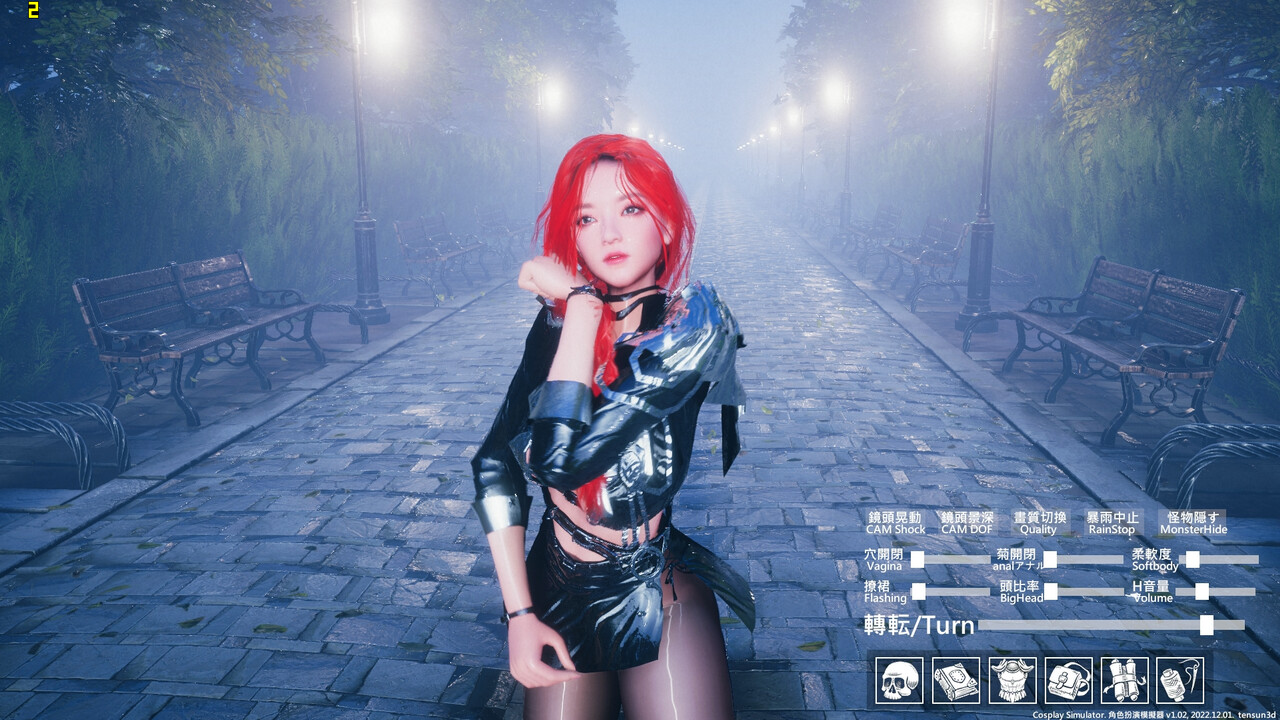
Task: Click the Flashing skirt-lift slider handle
Action: (919, 592)
